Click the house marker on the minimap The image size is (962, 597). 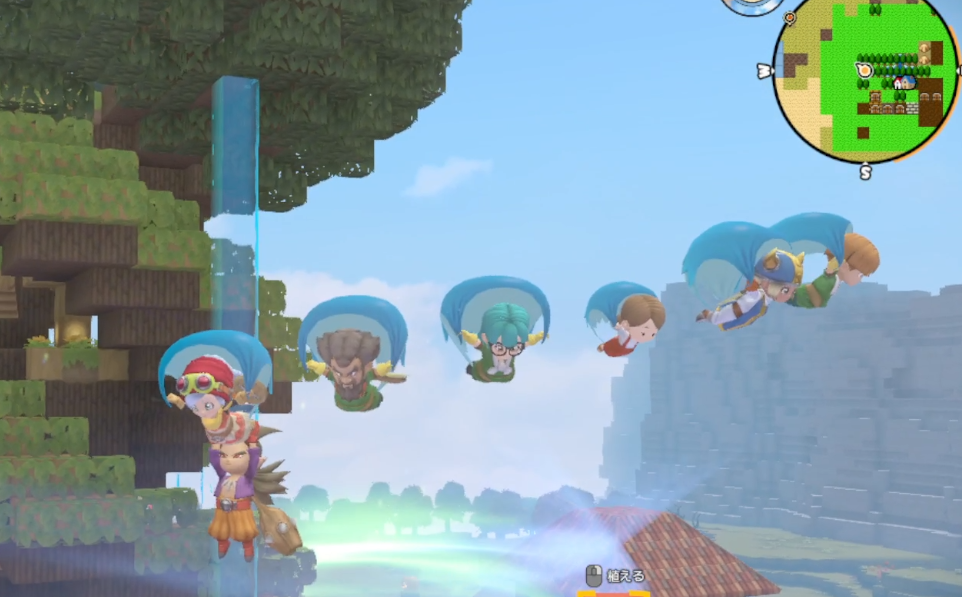click(904, 82)
